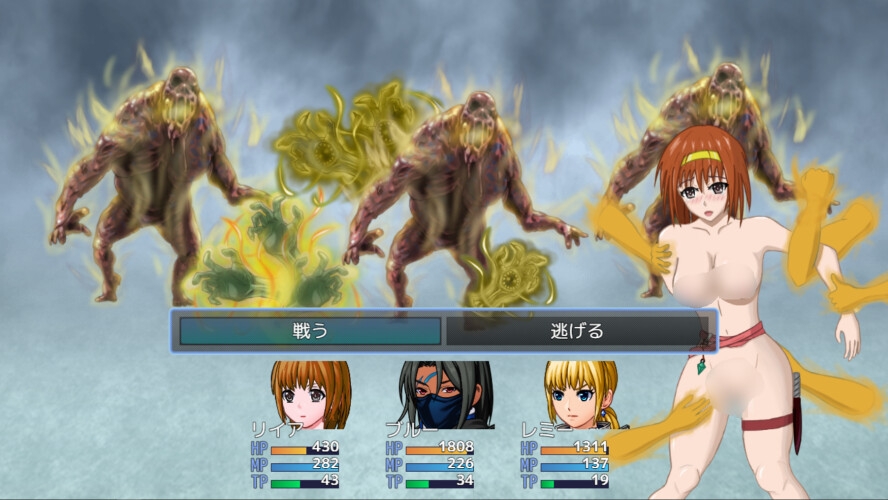Click the masked ninja ブルー portrait

tap(445, 395)
